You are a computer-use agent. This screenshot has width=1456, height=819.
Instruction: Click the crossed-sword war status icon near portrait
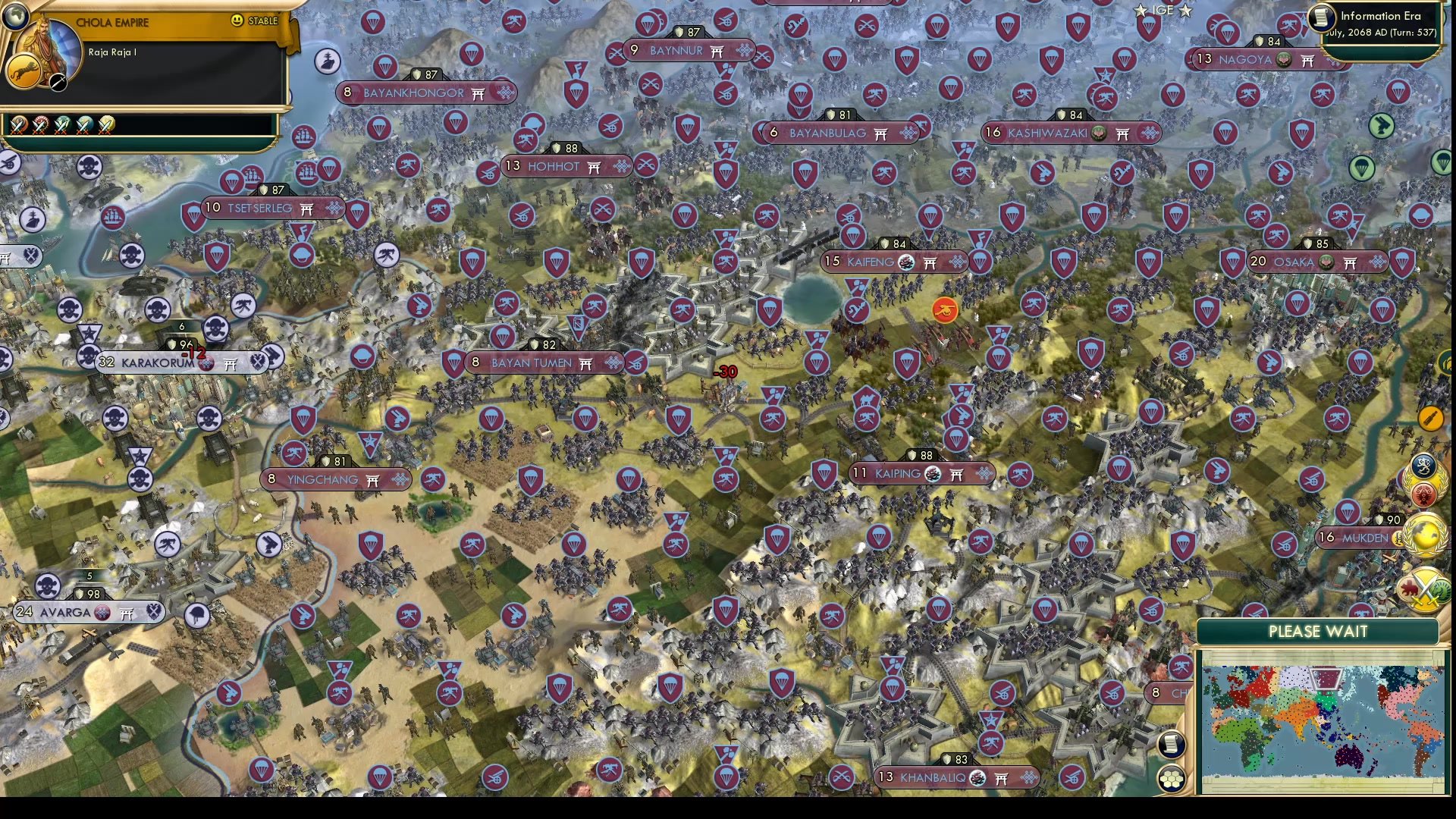point(58,82)
